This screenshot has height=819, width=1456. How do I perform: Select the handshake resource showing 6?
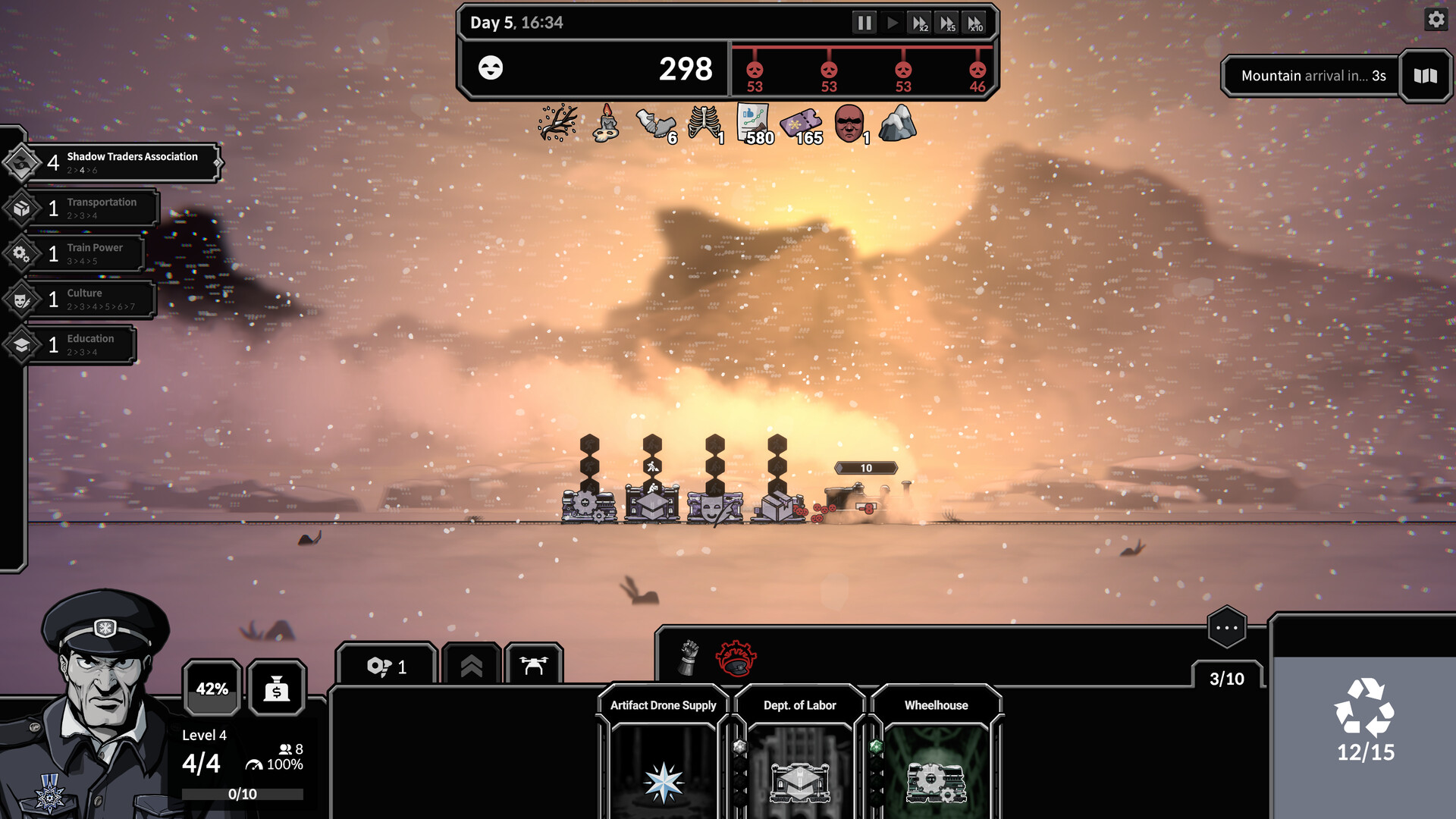[x=656, y=123]
